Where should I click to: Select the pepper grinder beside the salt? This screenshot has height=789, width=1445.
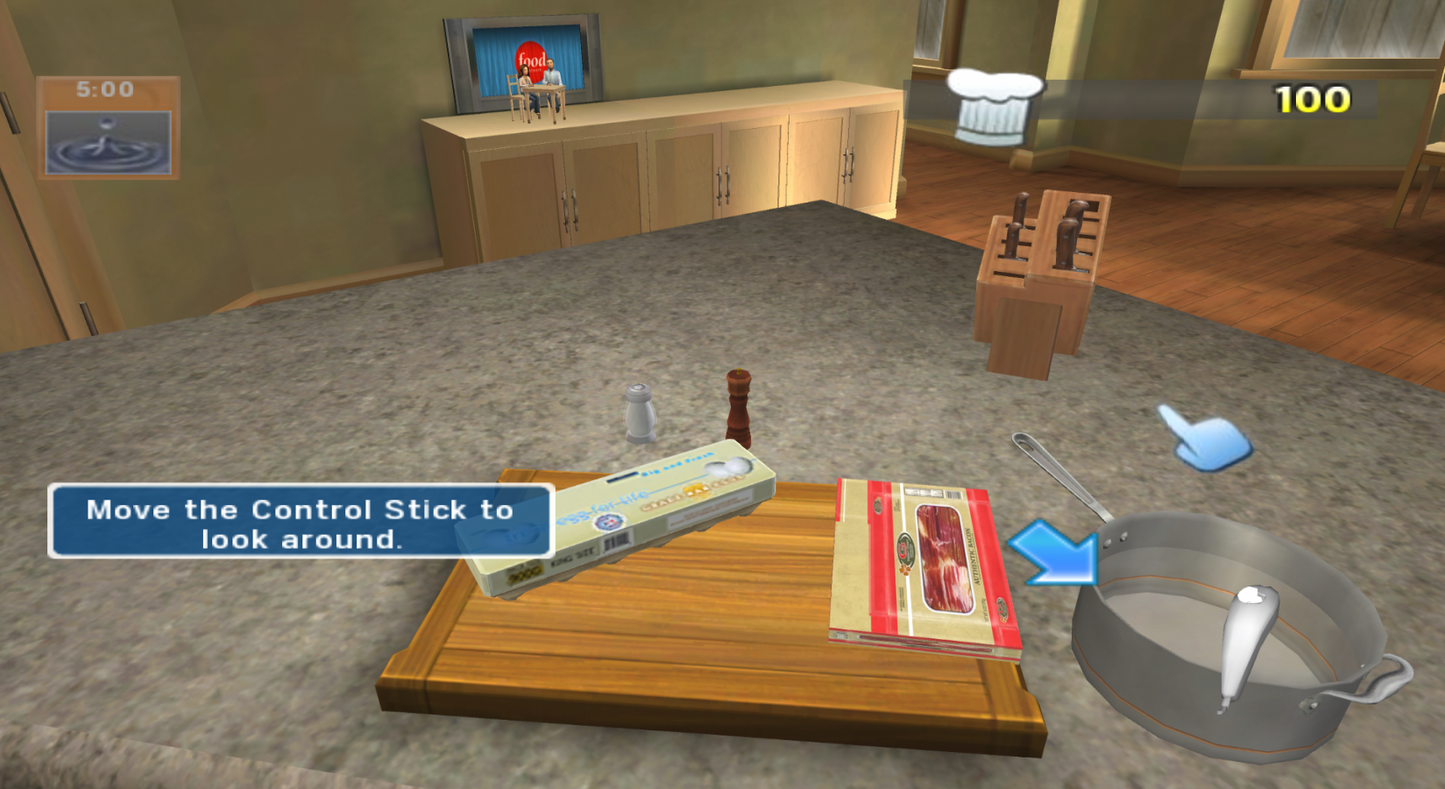coord(740,405)
